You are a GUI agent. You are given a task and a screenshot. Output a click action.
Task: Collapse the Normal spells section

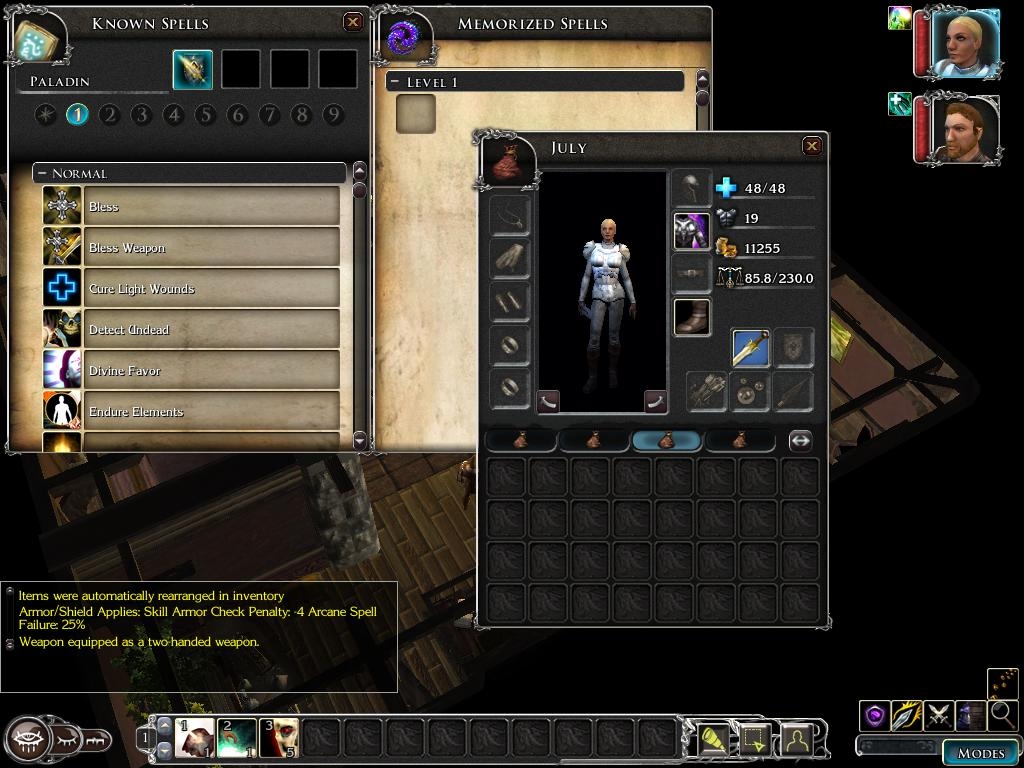(x=43, y=174)
